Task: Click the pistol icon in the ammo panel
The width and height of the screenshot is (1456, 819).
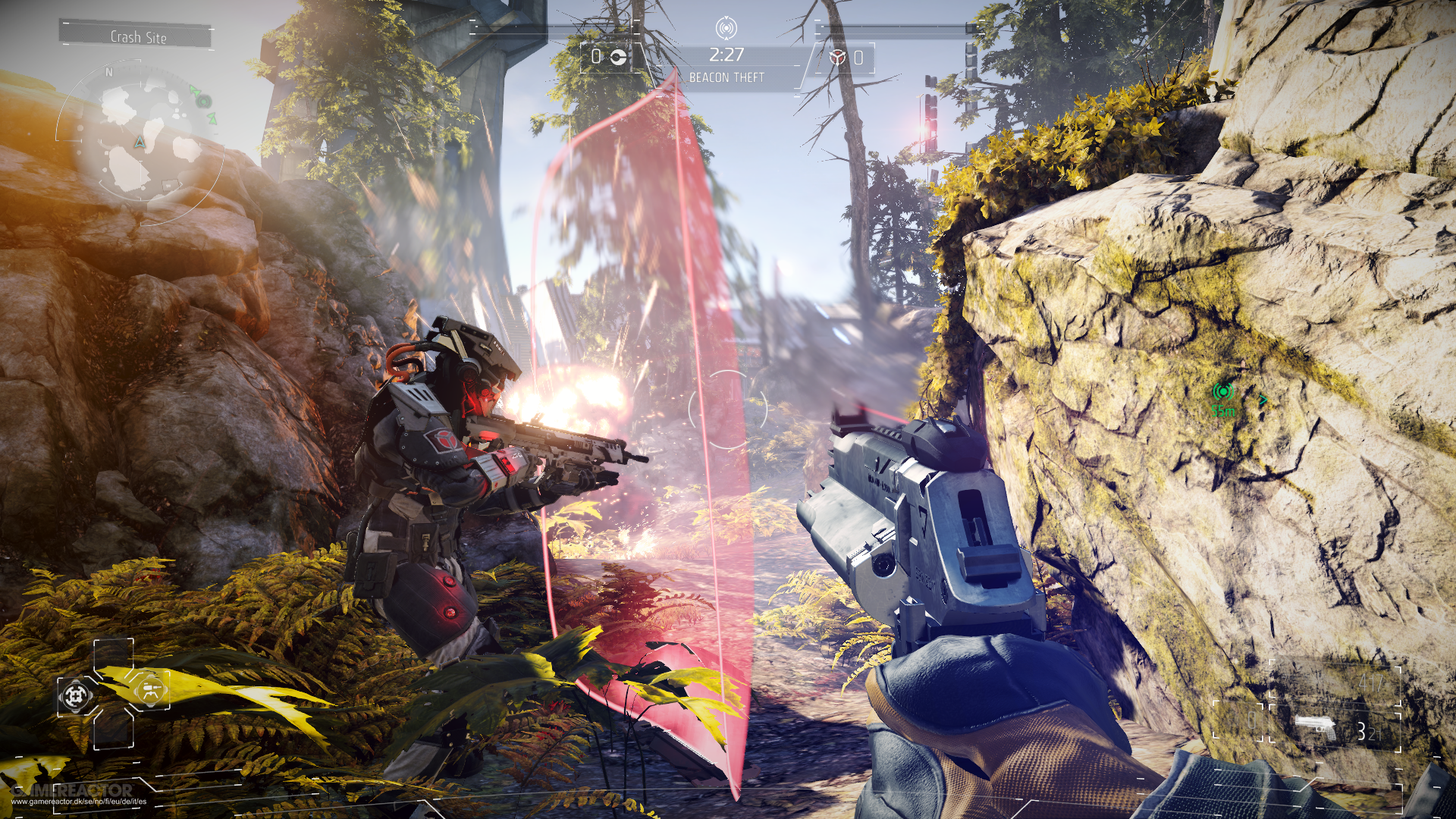Action: click(x=1315, y=726)
